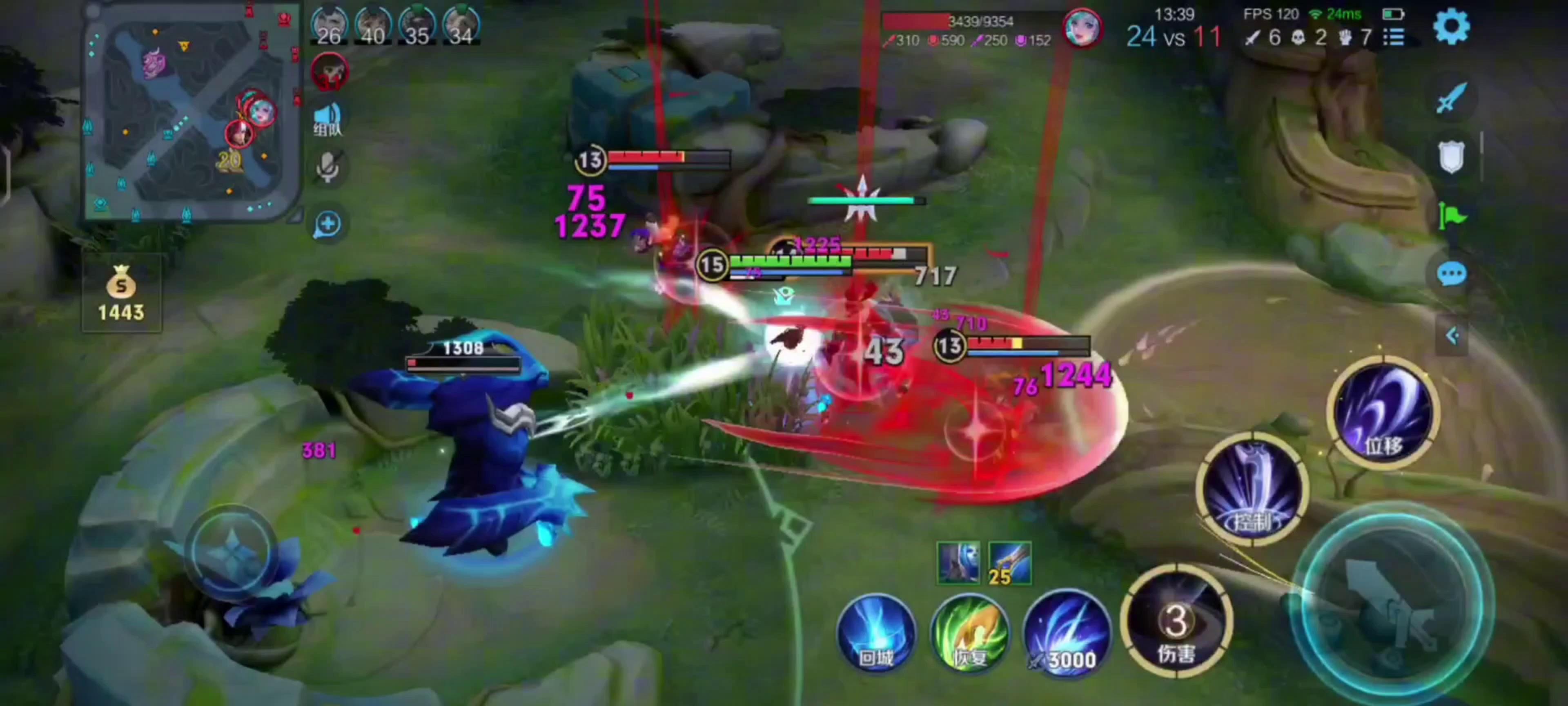Open the scoreboard list icon
The image size is (1568, 706).
[1394, 38]
